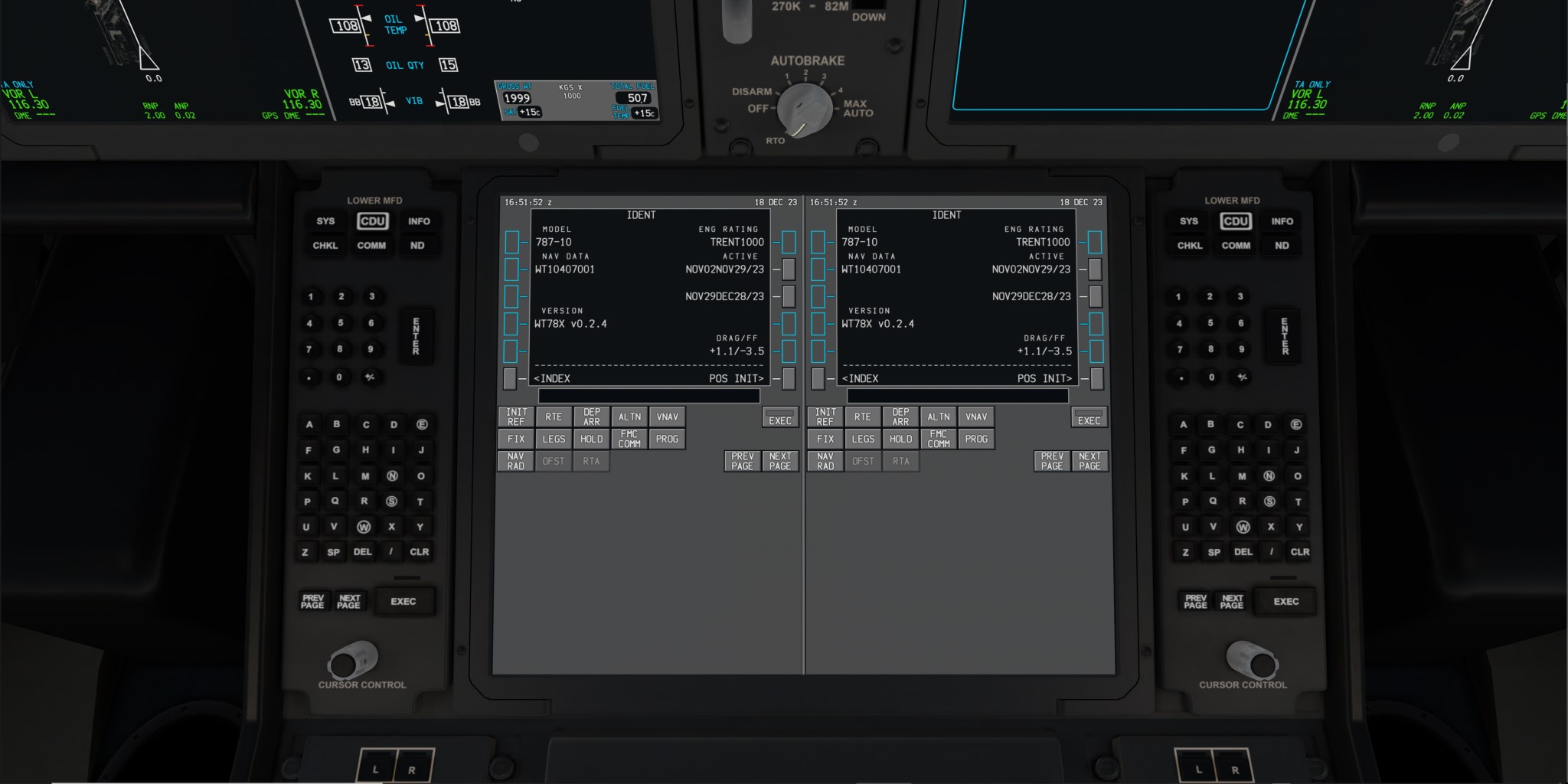Open INFO from the right lower MFD panel
The width and height of the screenshot is (1568, 784).
[1282, 221]
